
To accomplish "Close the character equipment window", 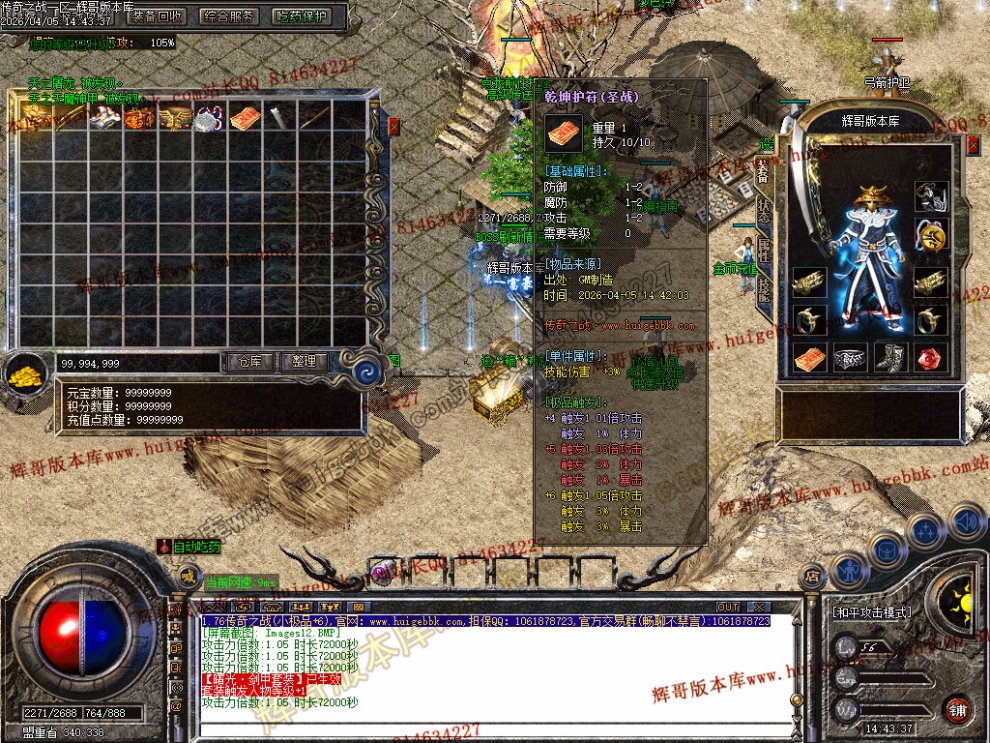I will coord(973,144).
